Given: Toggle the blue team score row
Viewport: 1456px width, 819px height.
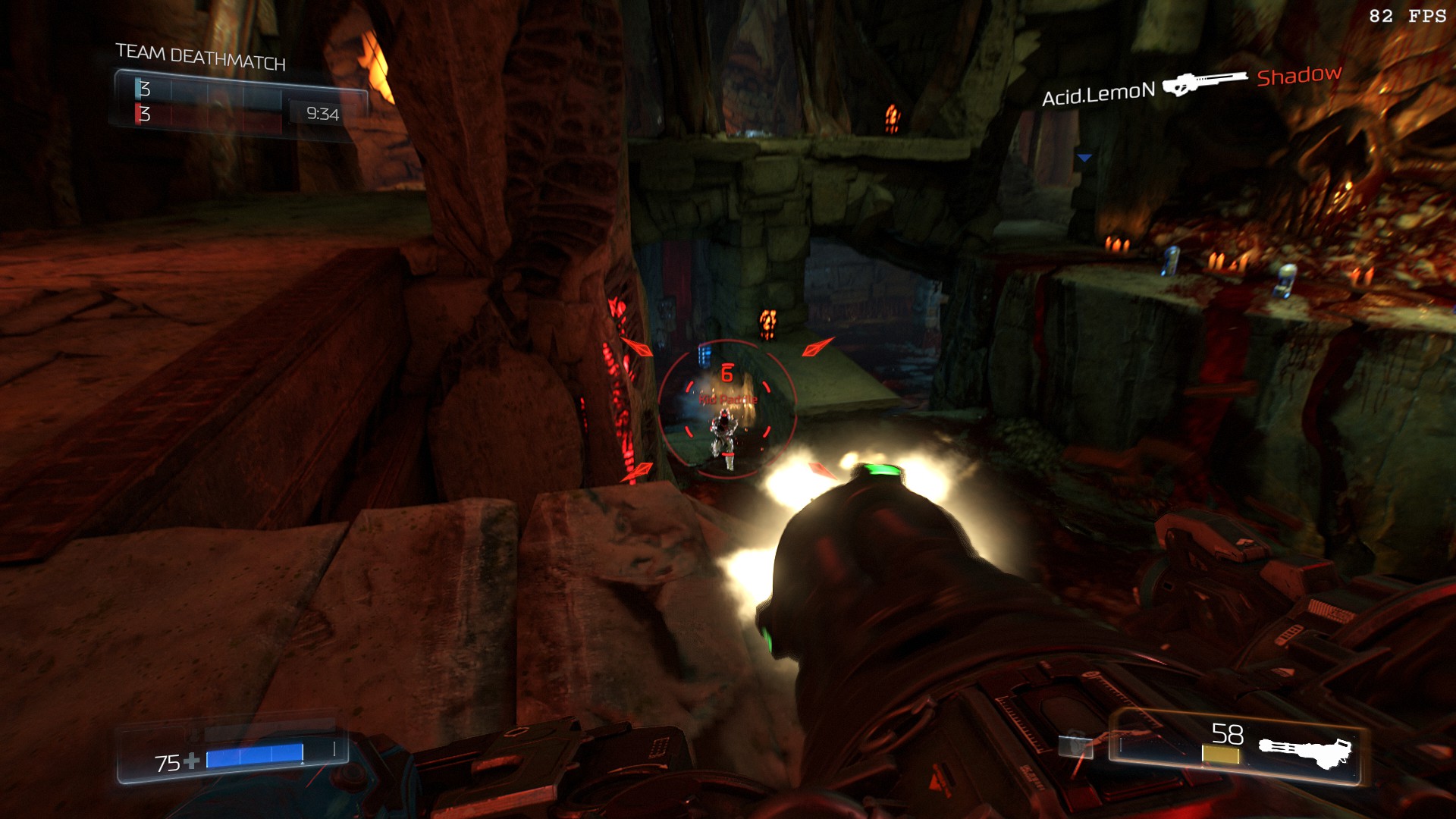Looking at the screenshot, I should coord(205,89).
